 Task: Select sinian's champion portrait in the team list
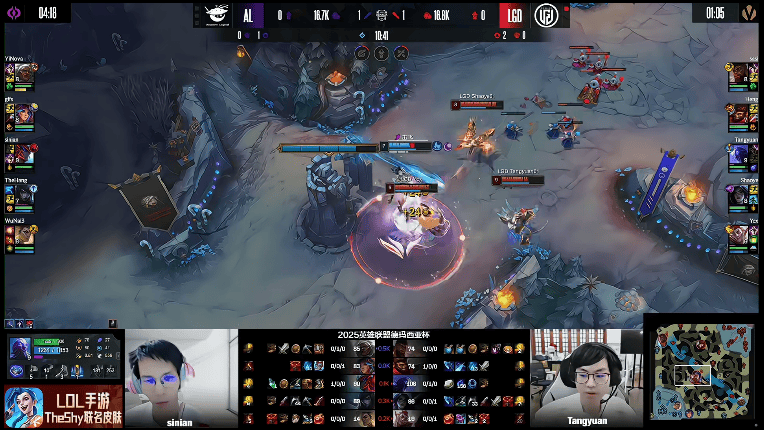click(25, 154)
